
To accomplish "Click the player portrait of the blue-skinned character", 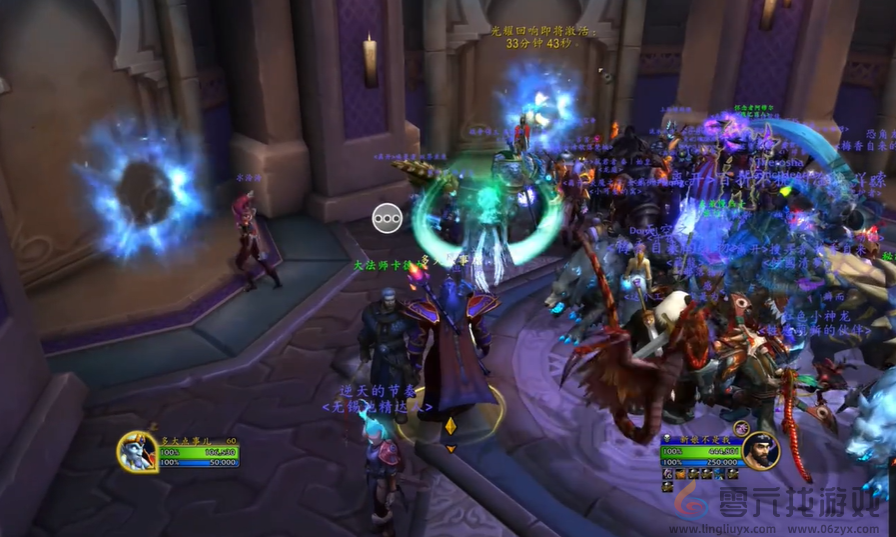I will [135, 452].
